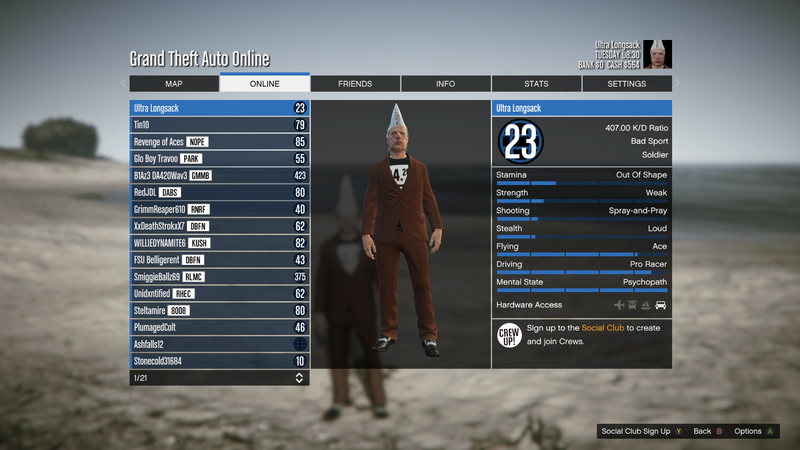The width and height of the screenshot is (800, 450).
Task: Follow the Social Club link
Action: [x=603, y=328]
